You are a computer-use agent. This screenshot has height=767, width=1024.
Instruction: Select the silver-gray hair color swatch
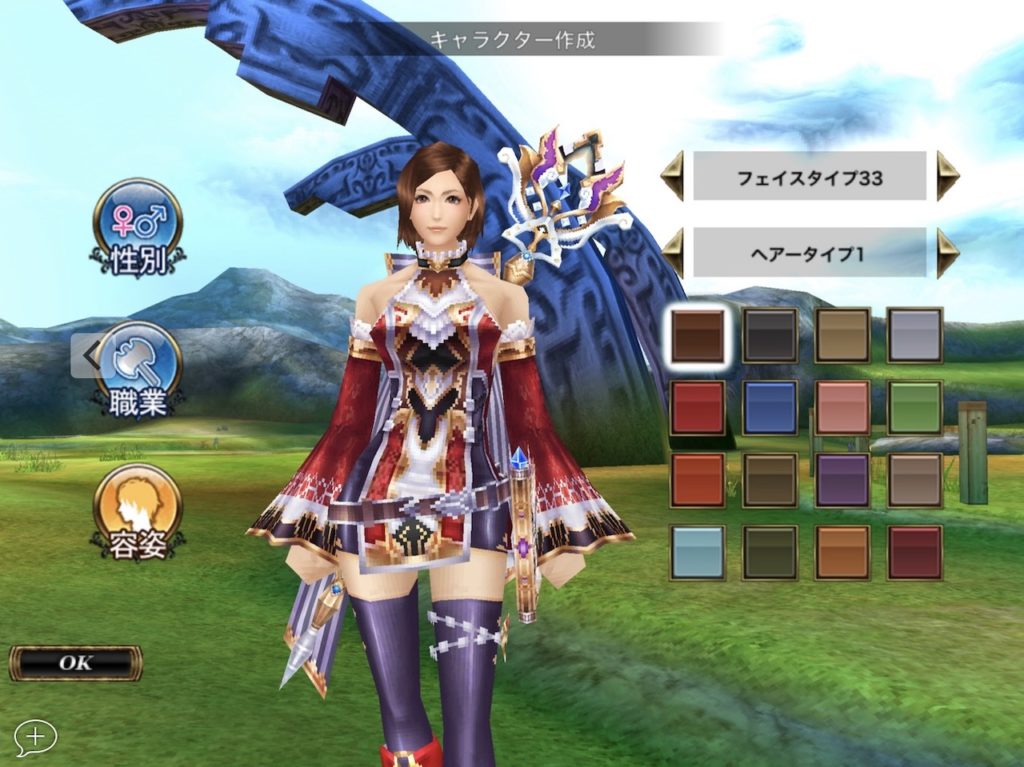[x=914, y=335]
